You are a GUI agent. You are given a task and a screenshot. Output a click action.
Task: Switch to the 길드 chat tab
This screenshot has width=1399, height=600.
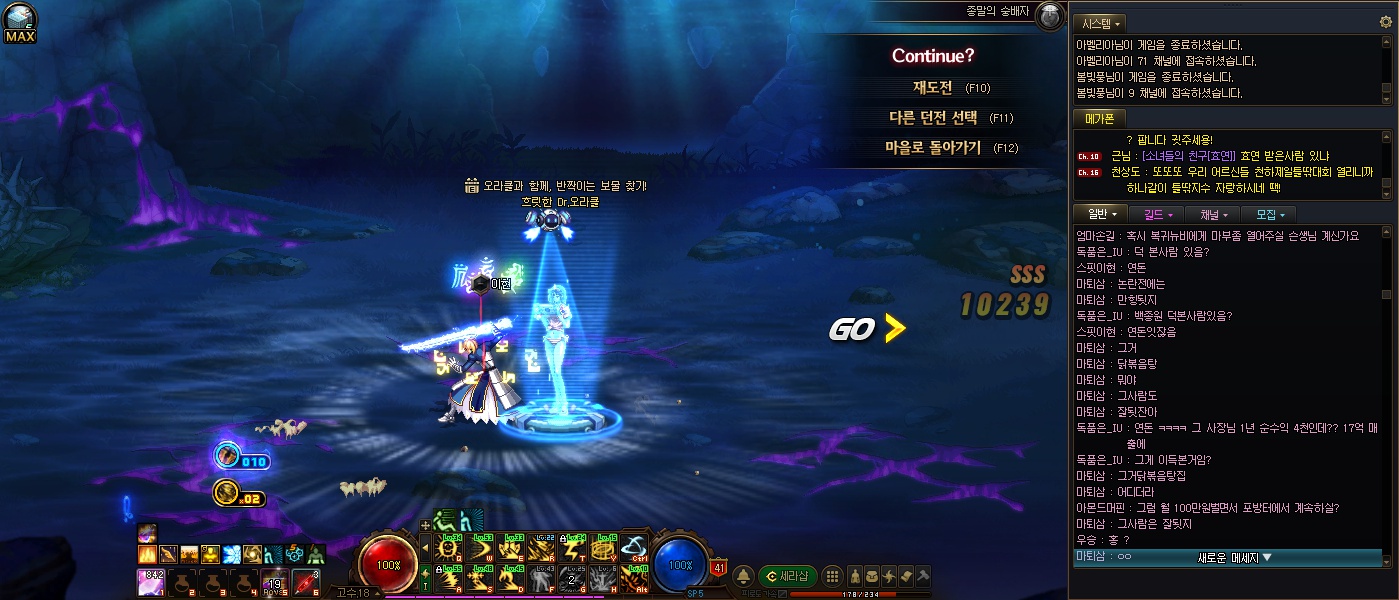click(1157, 214)
